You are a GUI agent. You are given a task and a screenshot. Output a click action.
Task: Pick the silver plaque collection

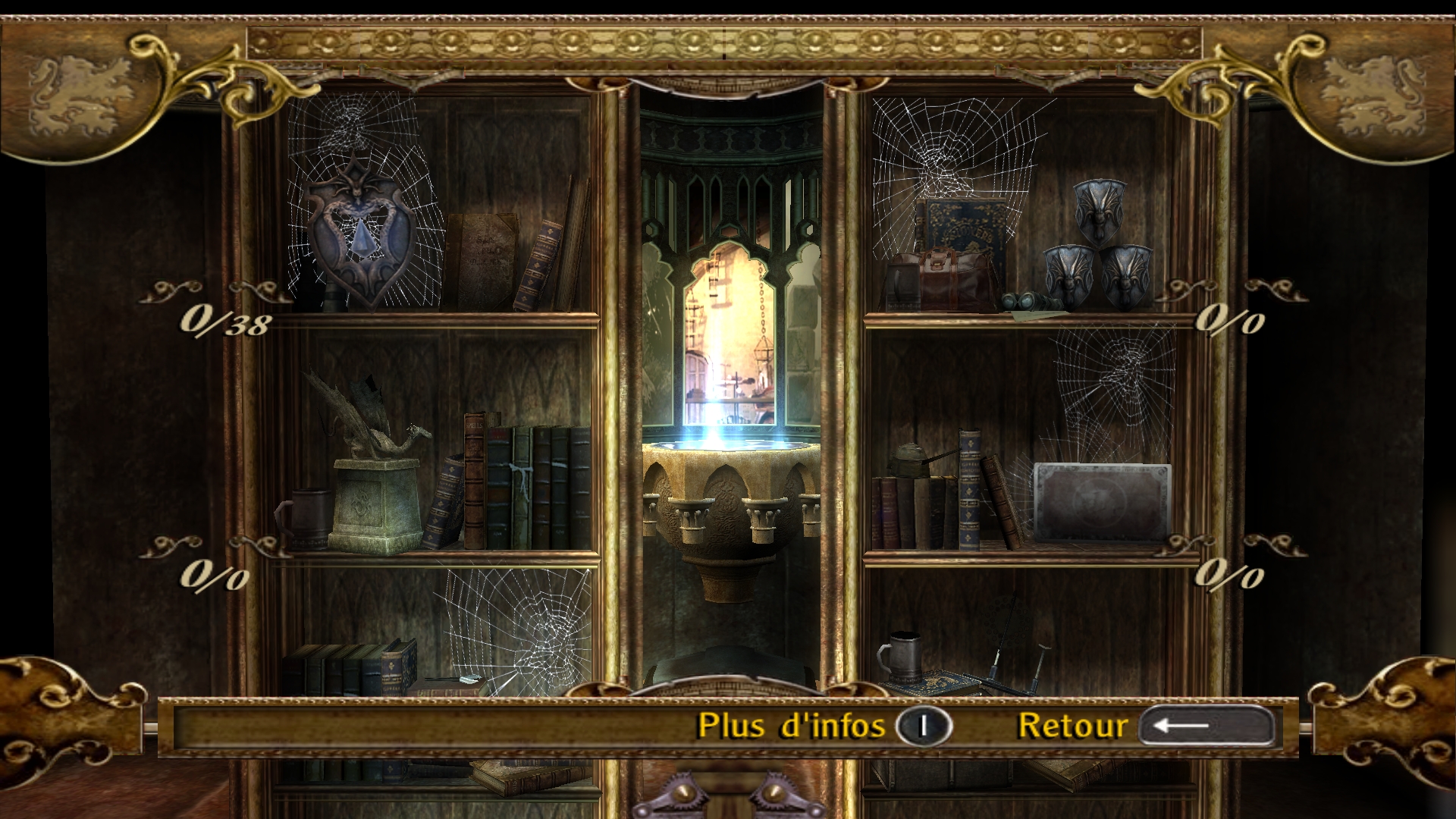(x=1102, y=502)
